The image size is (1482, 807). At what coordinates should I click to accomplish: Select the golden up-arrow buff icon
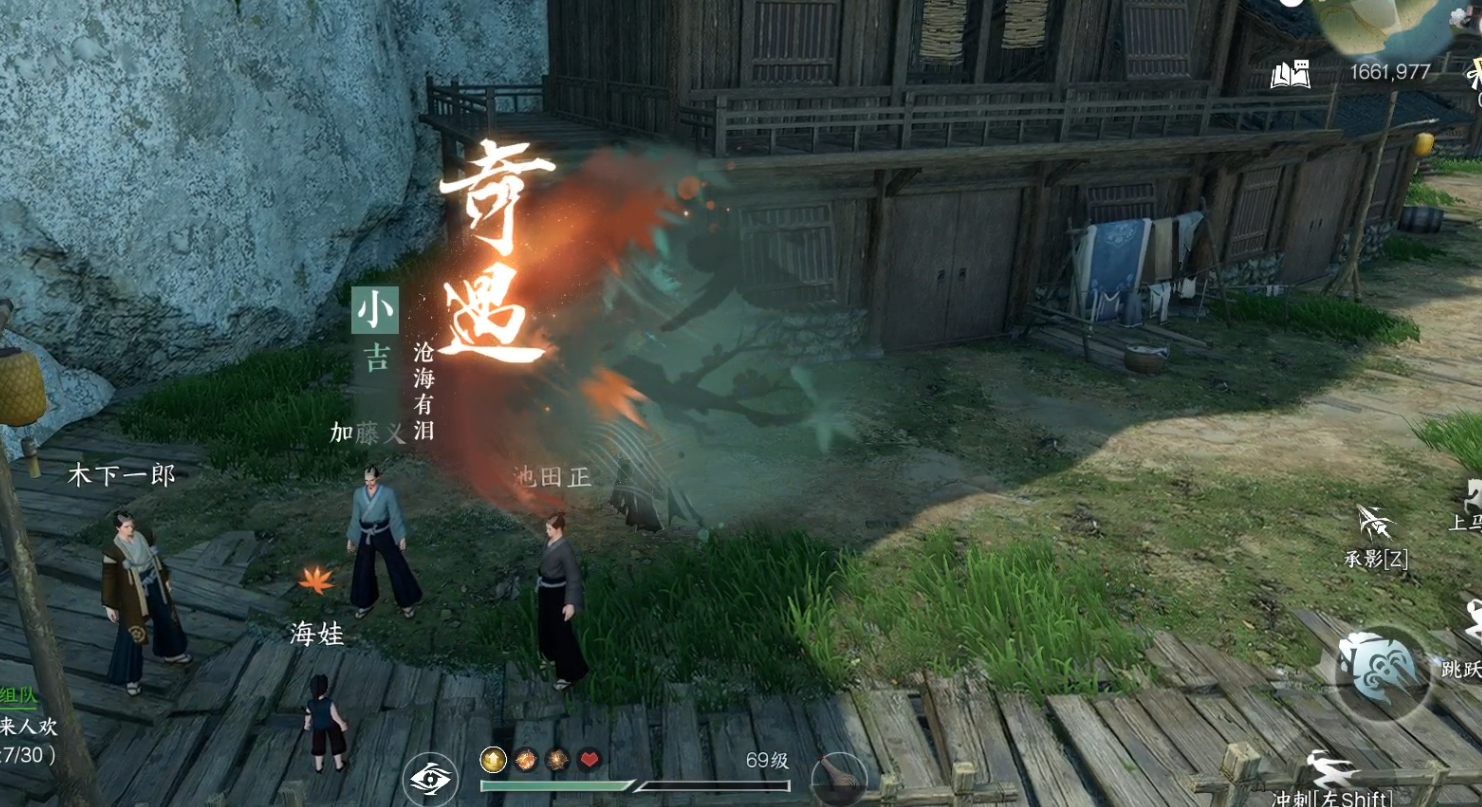(x=492, y=760)
